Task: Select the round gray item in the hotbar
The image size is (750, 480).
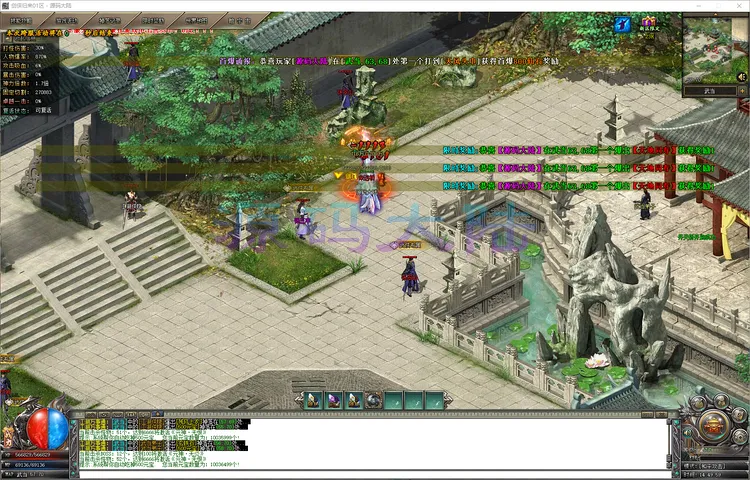Action: tap(372, 400)
